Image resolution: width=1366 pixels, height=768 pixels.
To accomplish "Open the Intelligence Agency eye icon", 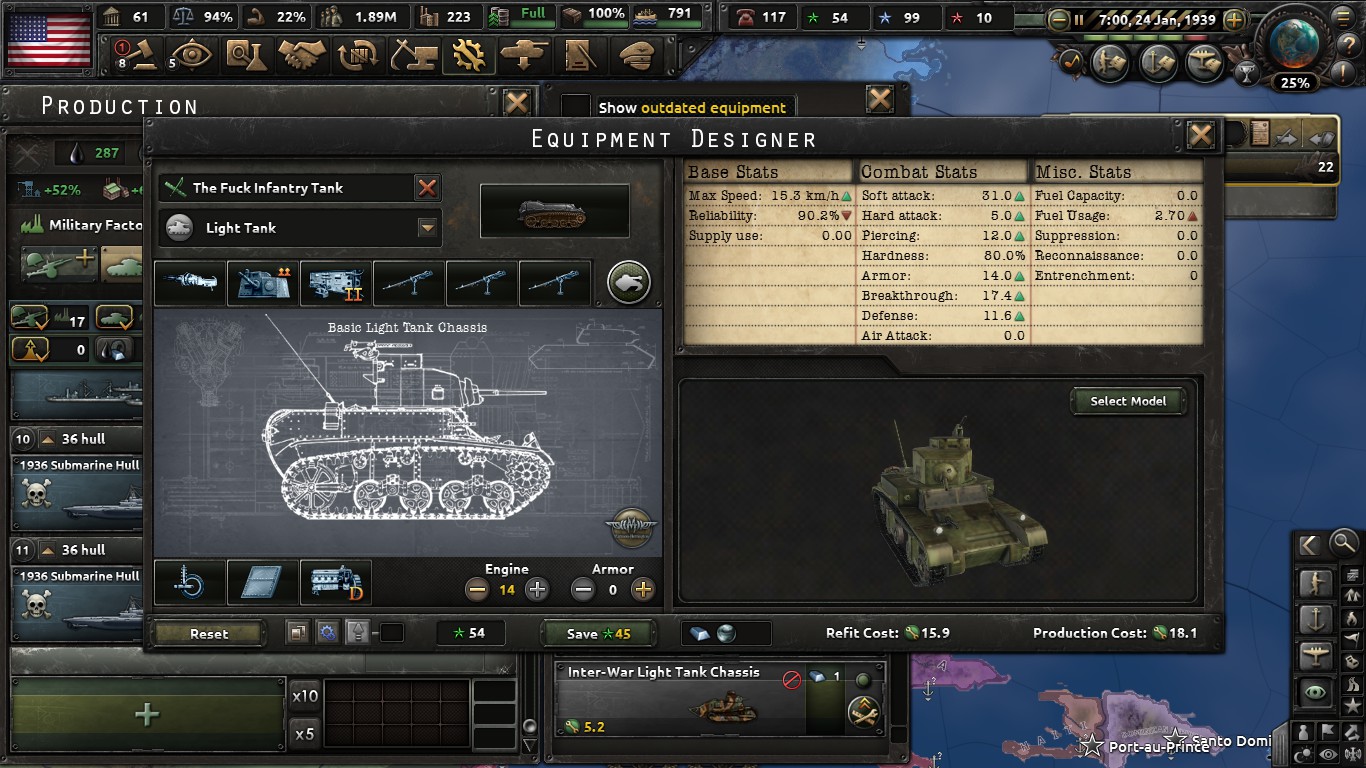I will (x=192, y=55).
